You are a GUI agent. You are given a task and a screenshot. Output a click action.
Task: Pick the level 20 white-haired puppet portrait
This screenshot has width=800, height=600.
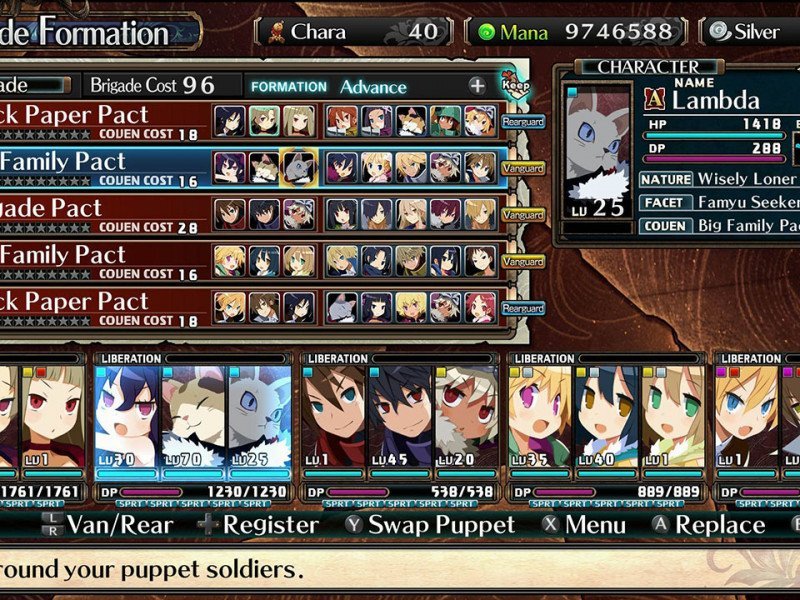[466, 420]
